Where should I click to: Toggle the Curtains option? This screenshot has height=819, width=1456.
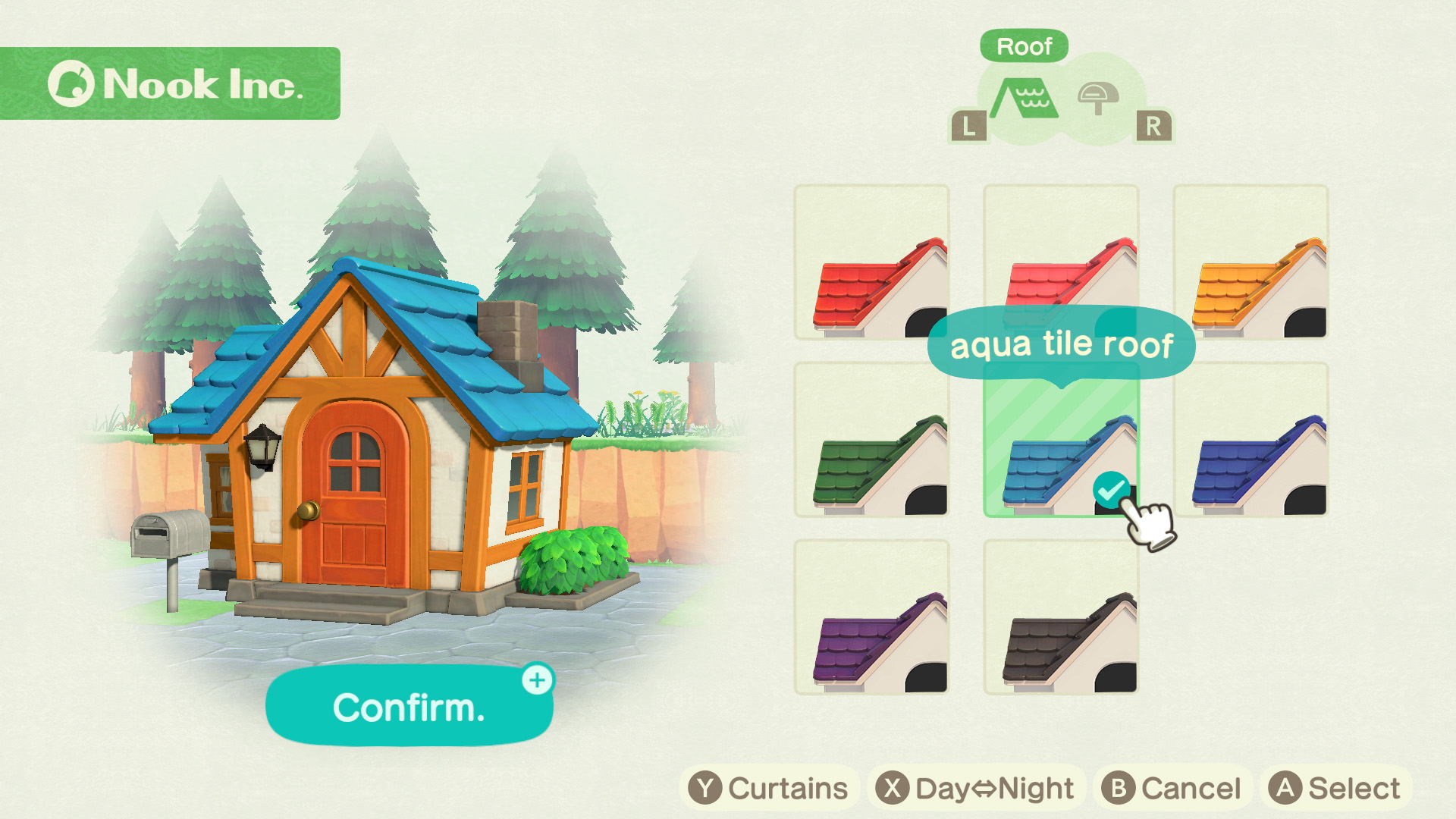(769, 788)
